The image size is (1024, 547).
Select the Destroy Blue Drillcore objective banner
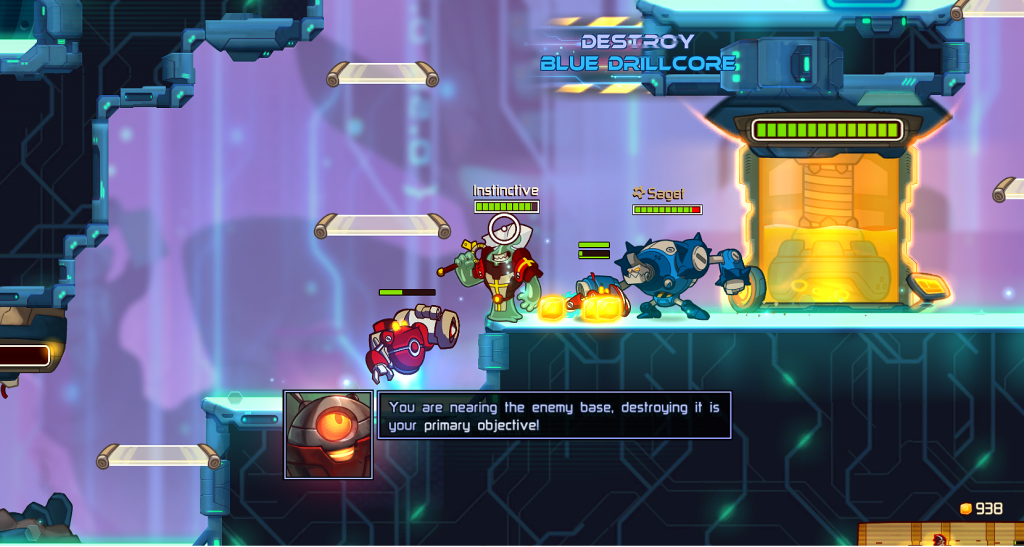tap(637, 53)
